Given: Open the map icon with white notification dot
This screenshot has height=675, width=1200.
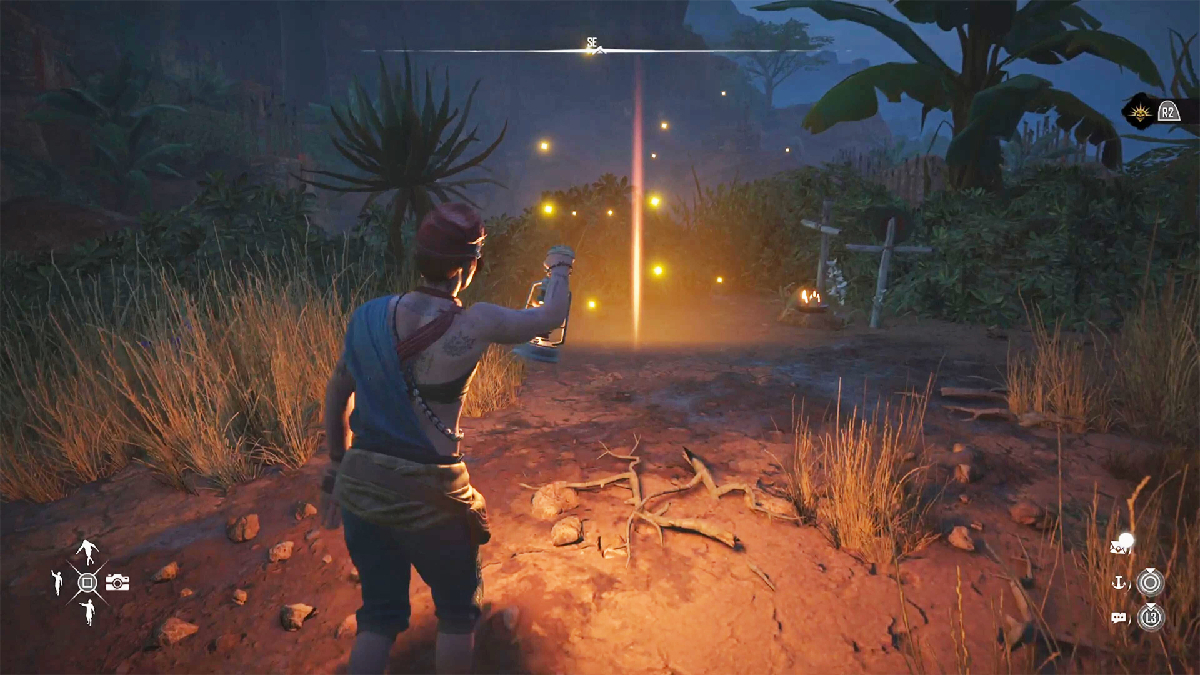Looking at the screenshot, I should pyautogui.click(x=1120, y=546).
